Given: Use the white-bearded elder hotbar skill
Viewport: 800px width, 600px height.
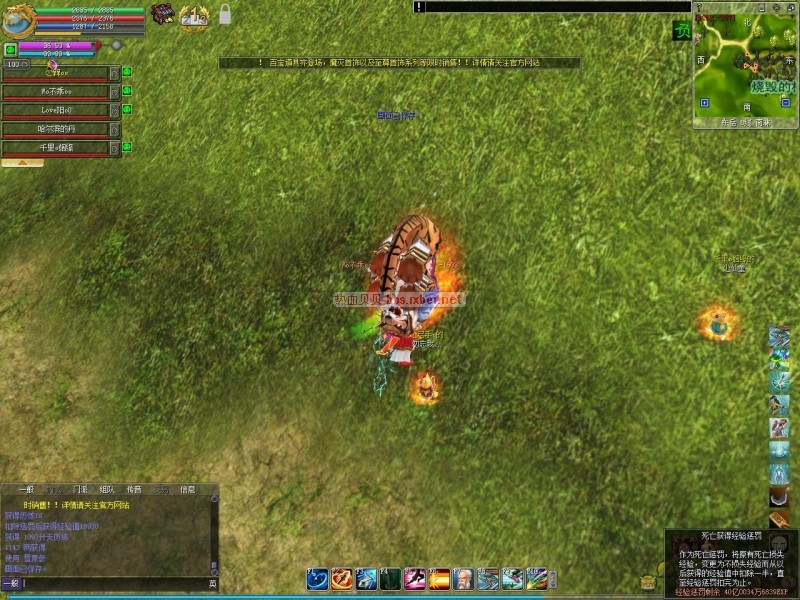Looking at the screenshot, I should pos(464,578).
